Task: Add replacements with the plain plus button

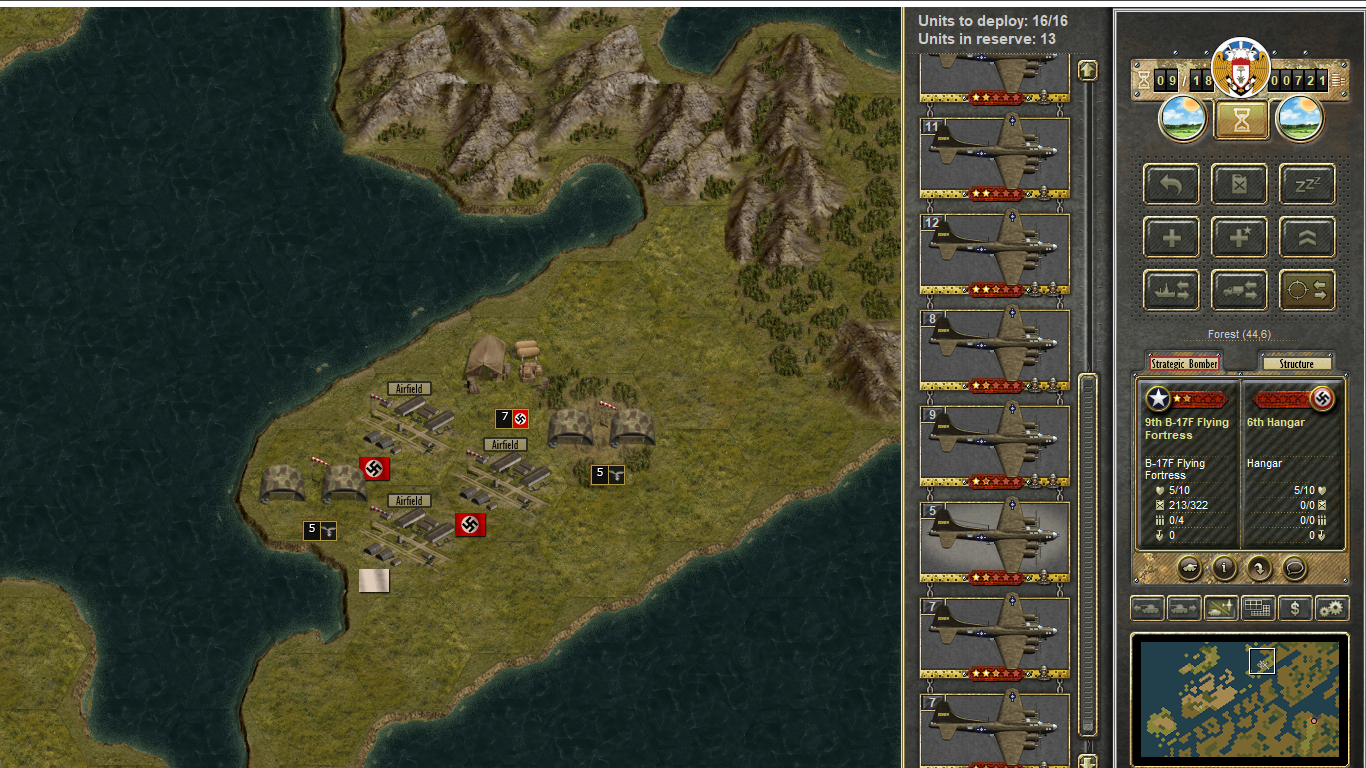Action: 1171,238
